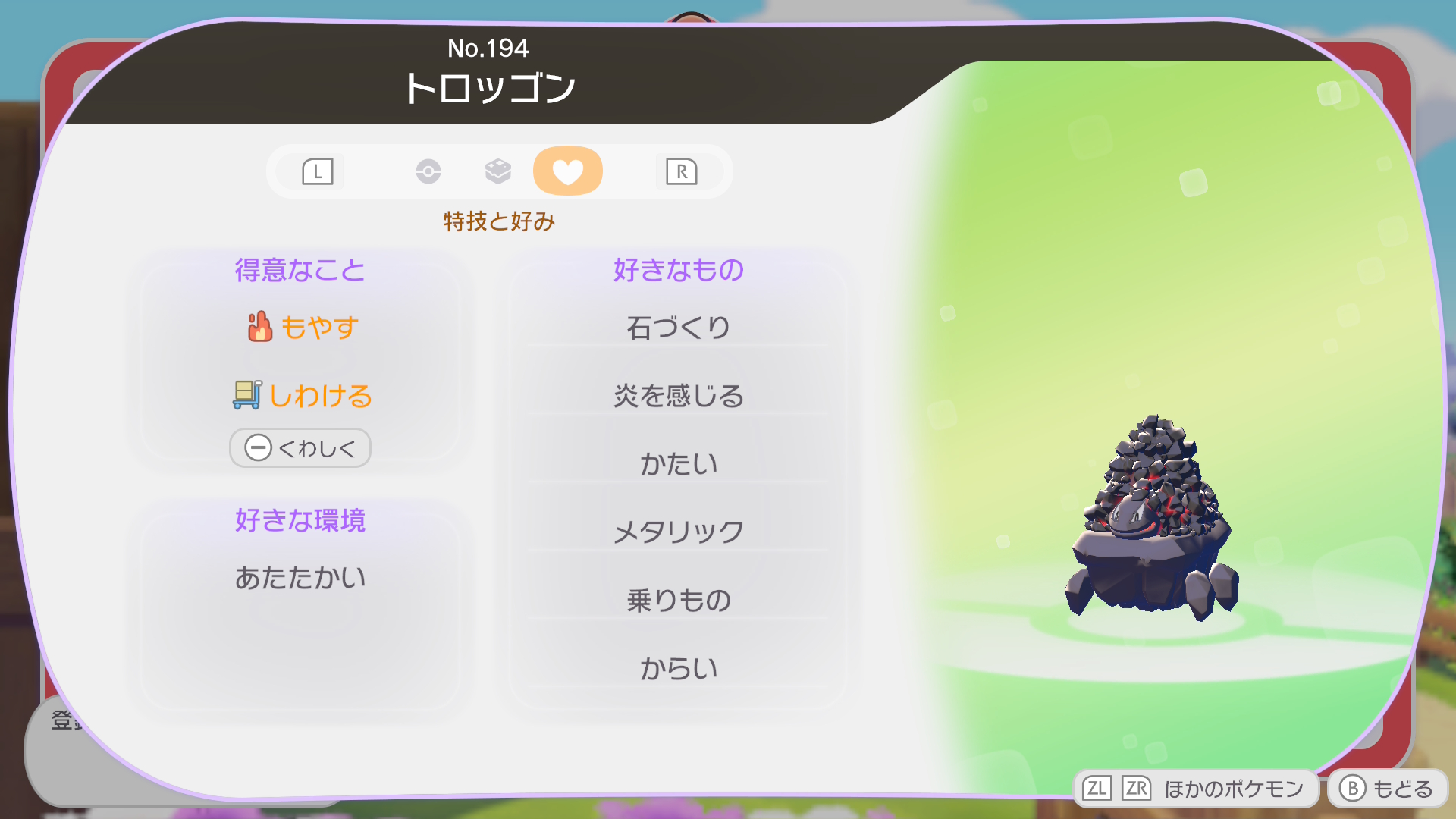The height and width of the screenshot is (819, 1456).
Task: Select the もやす specialty entry
Action: click(302, 328)
